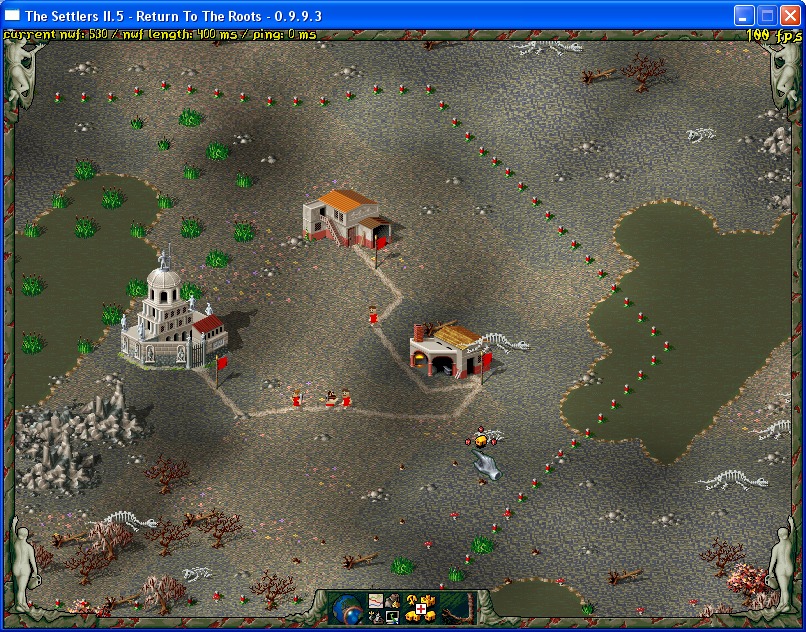This screenshot has width=806, height=632.
Task: Maximize the game window
Action: pos(767,15)
